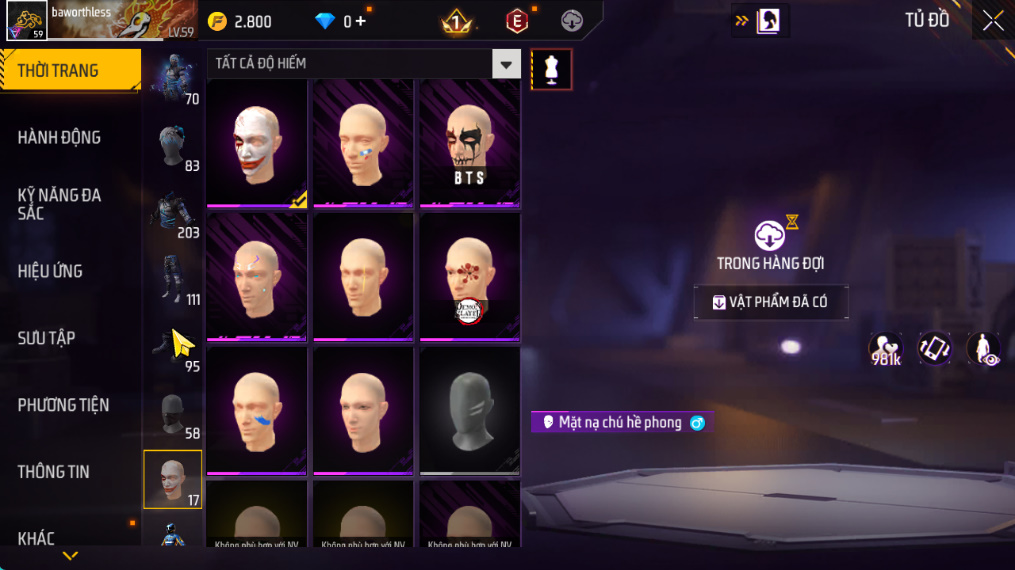This screenshot has height=570, width=1015.
Task: Pick the gray balaclava mask item
Action: 469,410
